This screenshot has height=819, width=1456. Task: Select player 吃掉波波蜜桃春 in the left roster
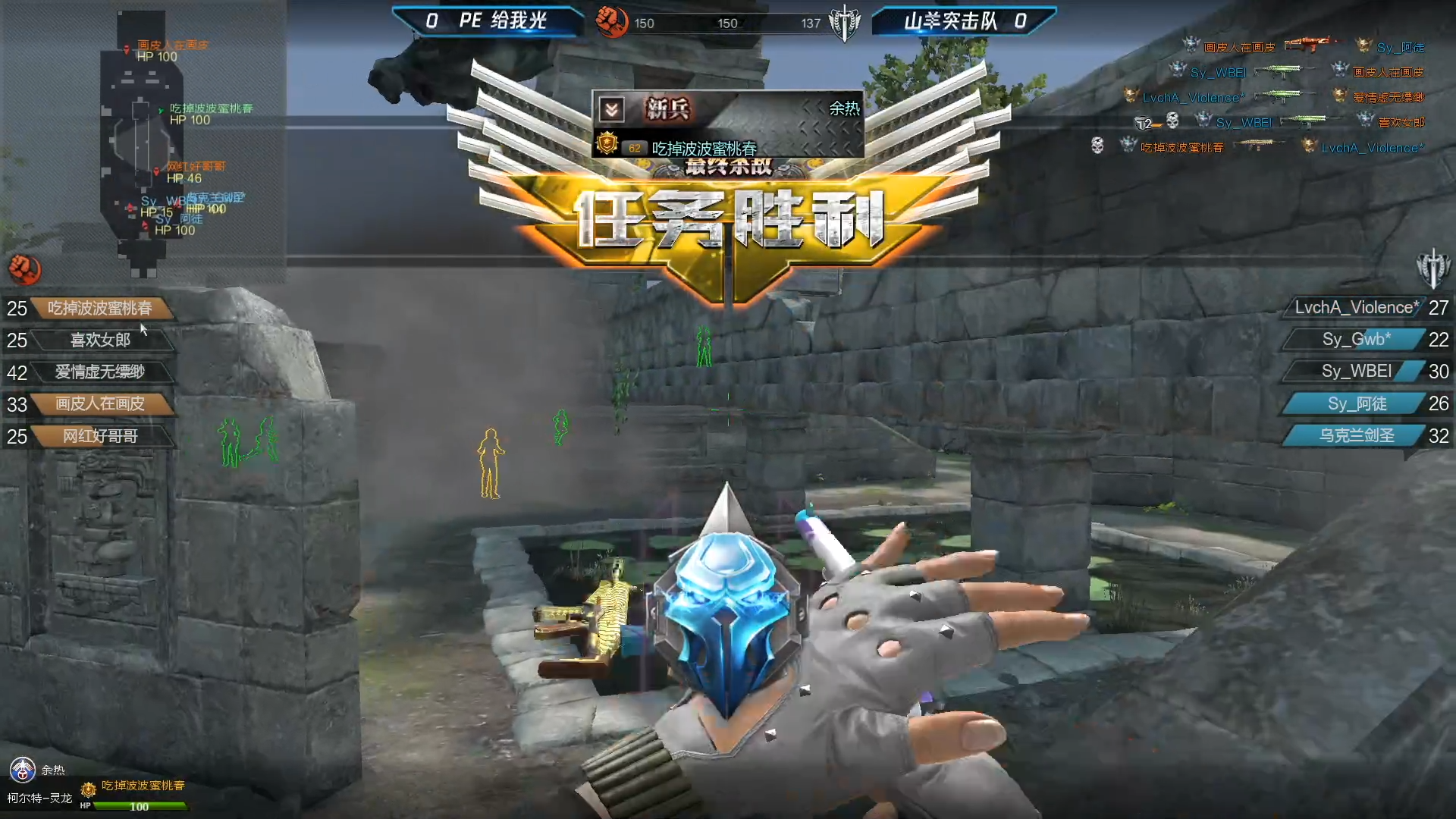coord(99,308)
